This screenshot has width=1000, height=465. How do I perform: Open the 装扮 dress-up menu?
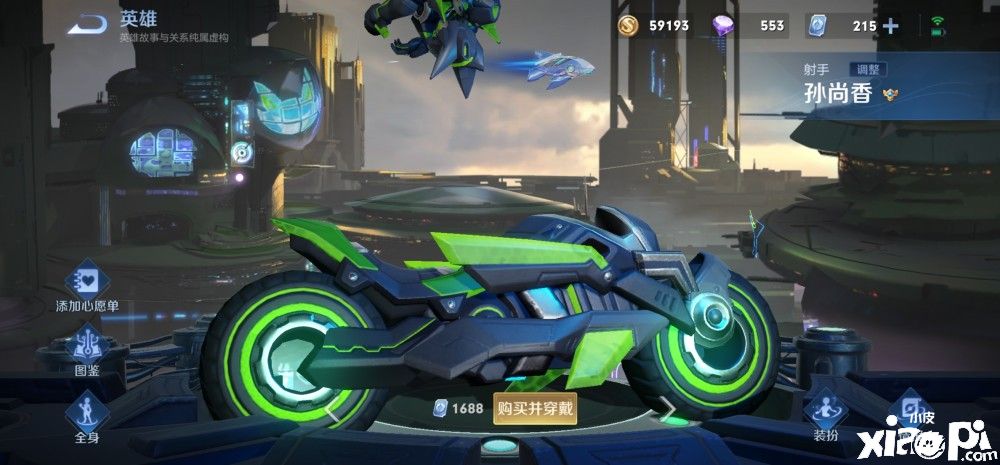click(826, 413)
